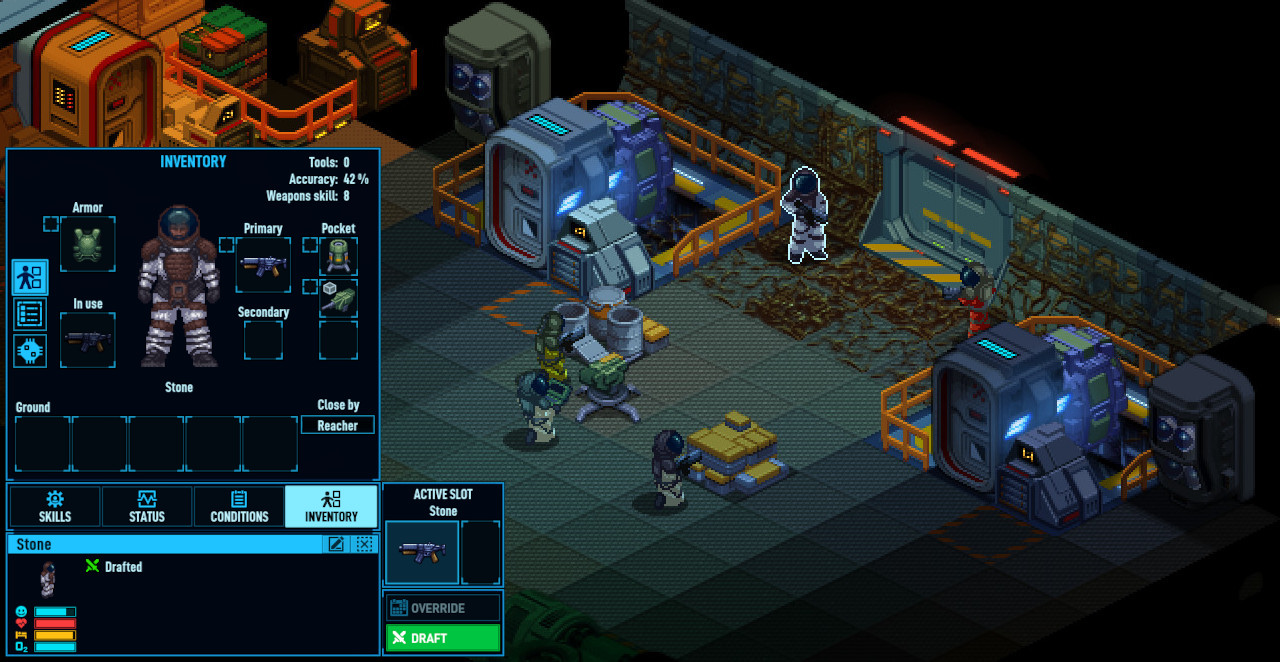
Task: Pick the green turret pocket item
Action: 339,299
